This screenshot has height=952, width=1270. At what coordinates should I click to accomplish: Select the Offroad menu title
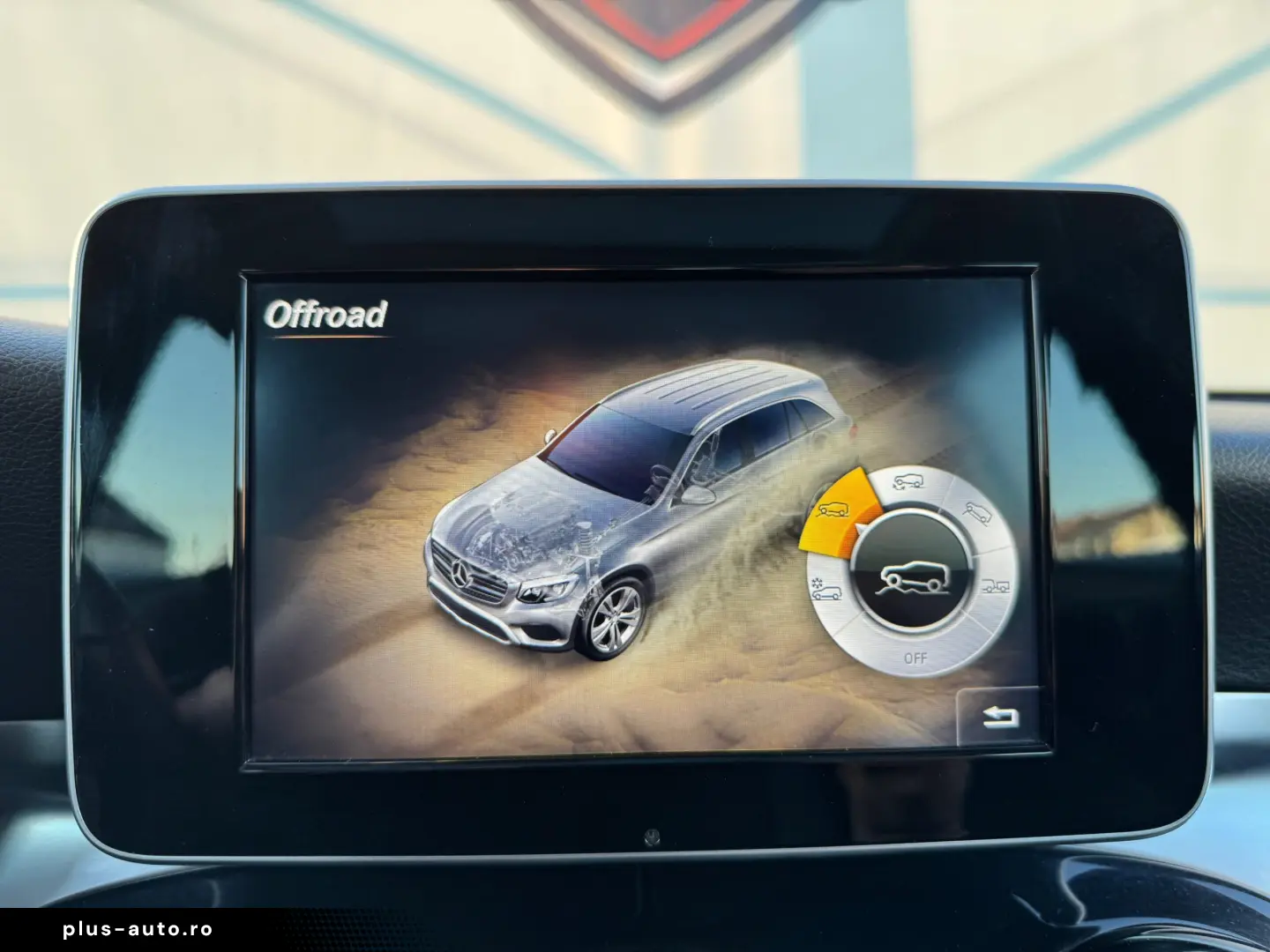click(327, 315)
